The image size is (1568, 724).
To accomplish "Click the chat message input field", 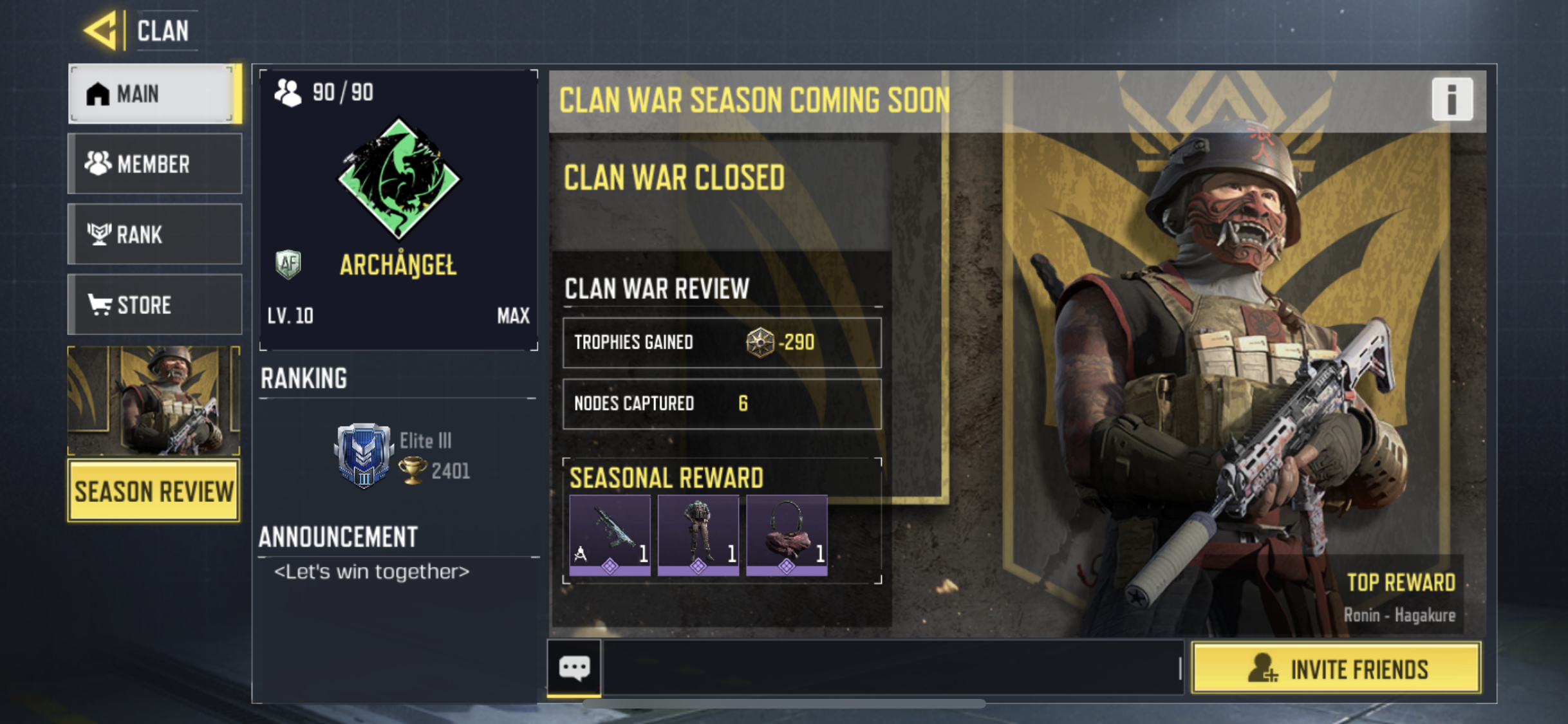I will (891, 668).
